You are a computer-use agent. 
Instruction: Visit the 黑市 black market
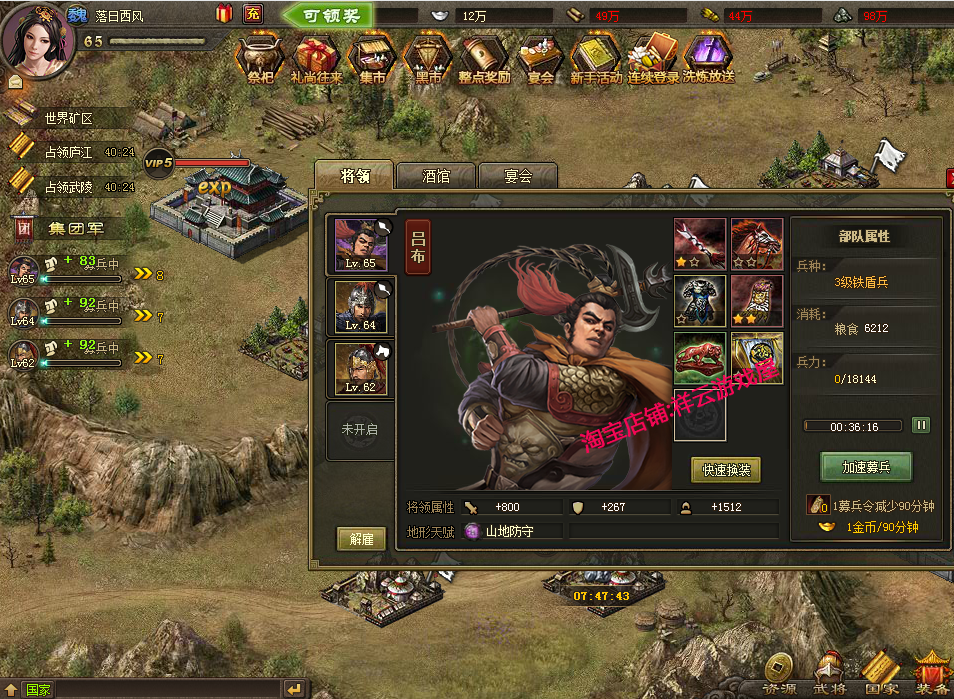(x=427, y=58)
